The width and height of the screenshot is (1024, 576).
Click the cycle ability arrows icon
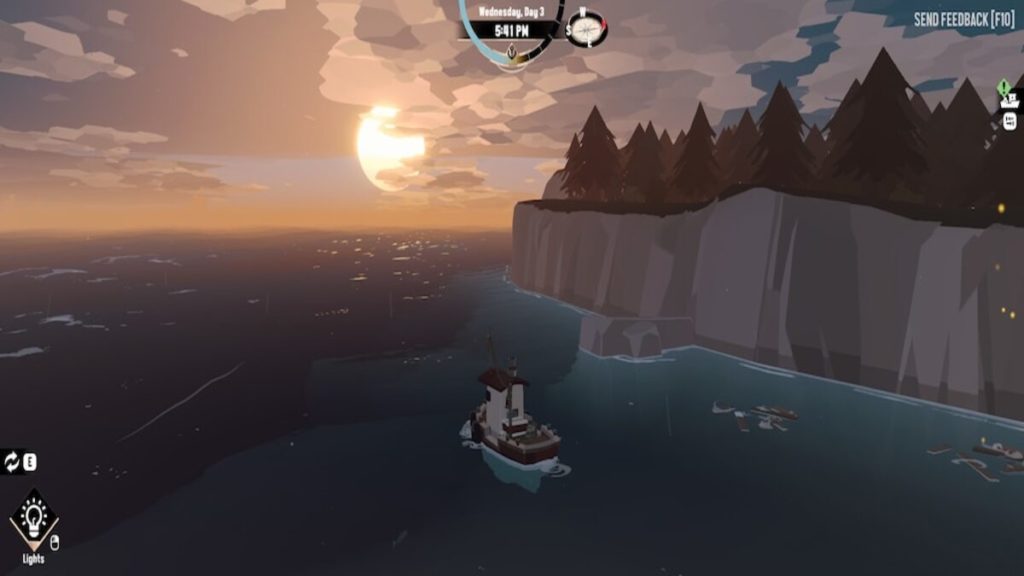coord(12,461)
